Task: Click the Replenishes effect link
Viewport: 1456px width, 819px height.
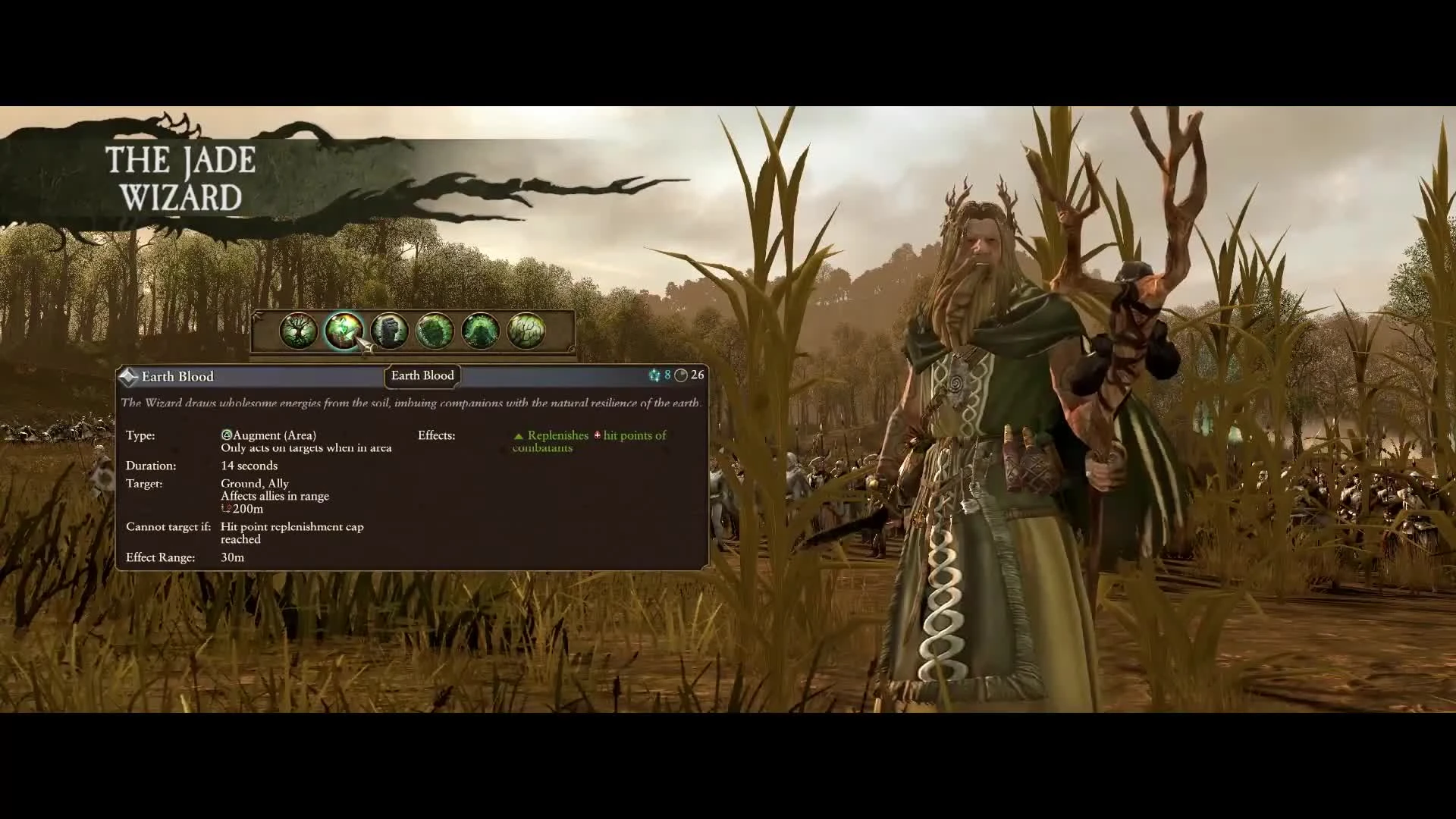Action: click(558, 435)
